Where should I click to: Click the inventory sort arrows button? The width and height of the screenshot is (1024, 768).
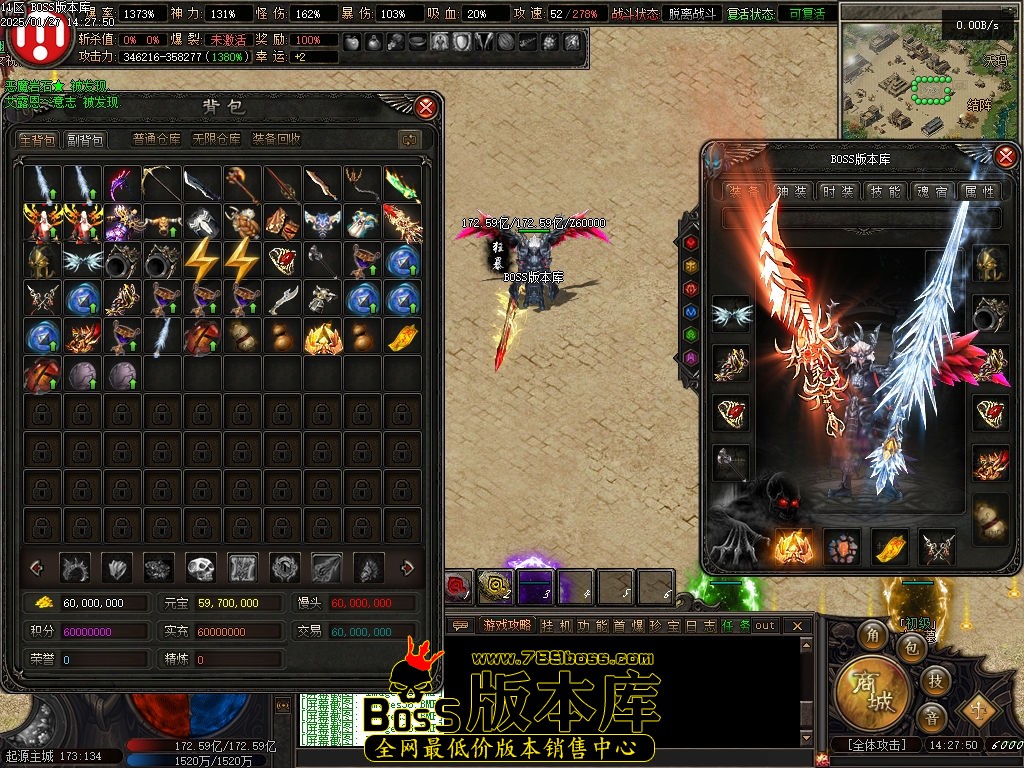pos(408,140)
